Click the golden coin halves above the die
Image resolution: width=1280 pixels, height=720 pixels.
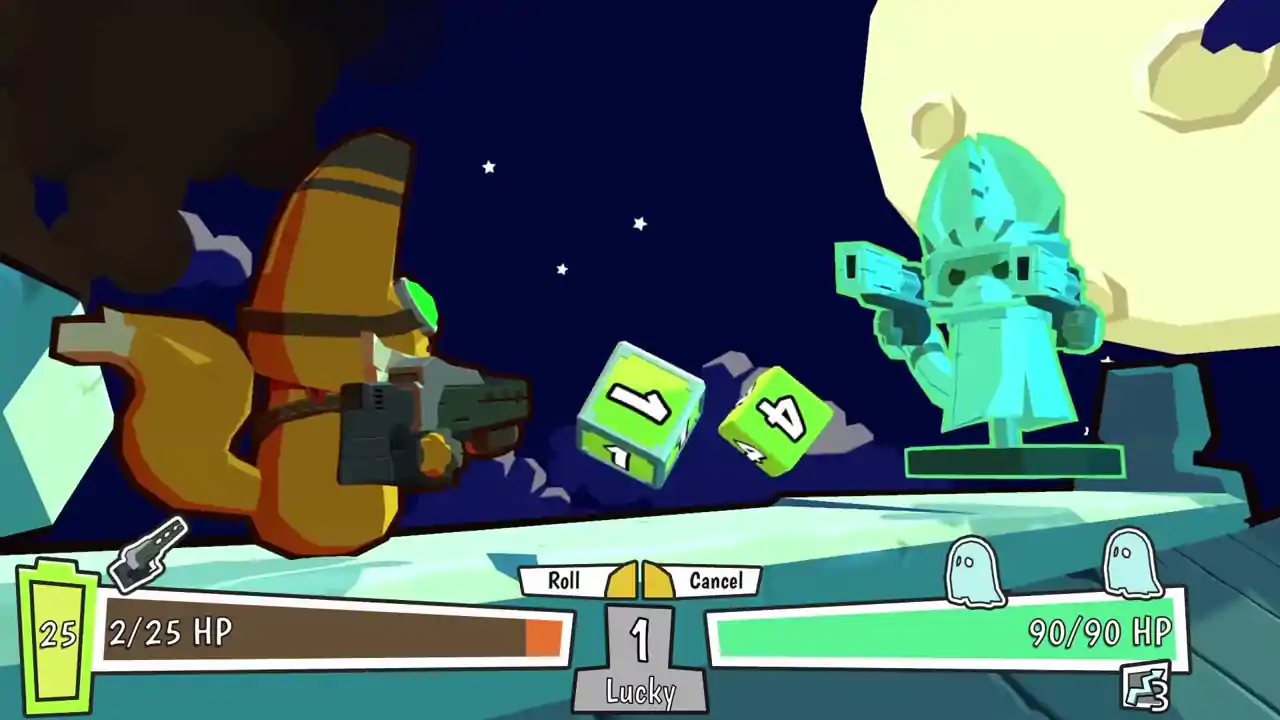(640, 580)
